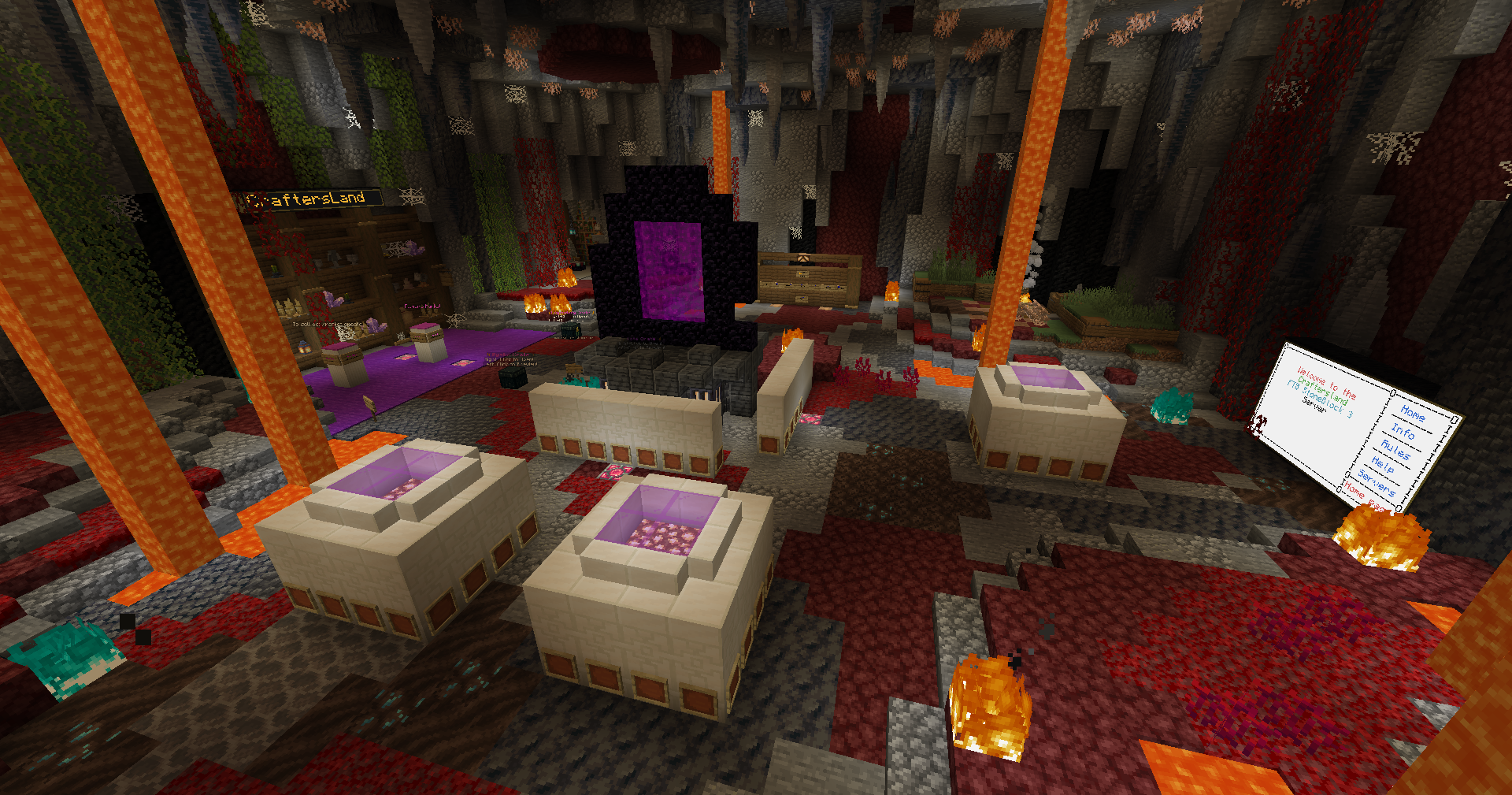Select Info on the welcome board menu
This screenshot has width=1512, height=795.
(x=1403, y=431)
